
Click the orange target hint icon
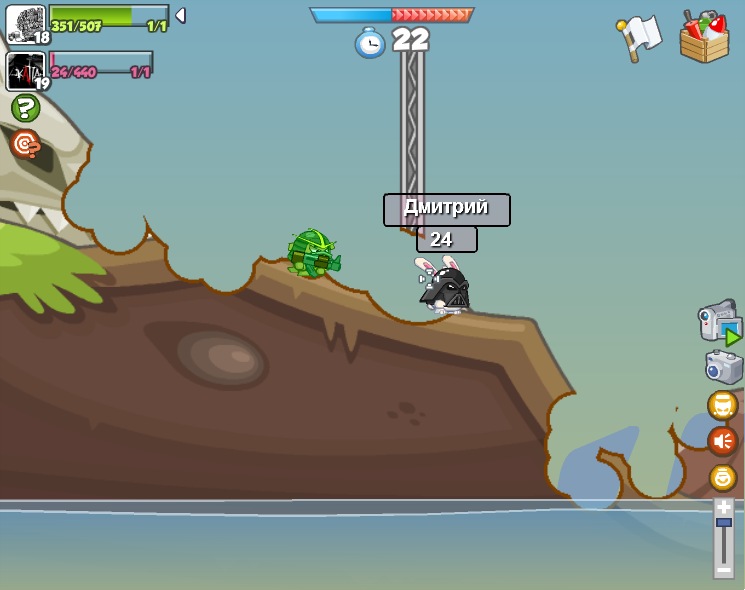[x=25, y=144]
